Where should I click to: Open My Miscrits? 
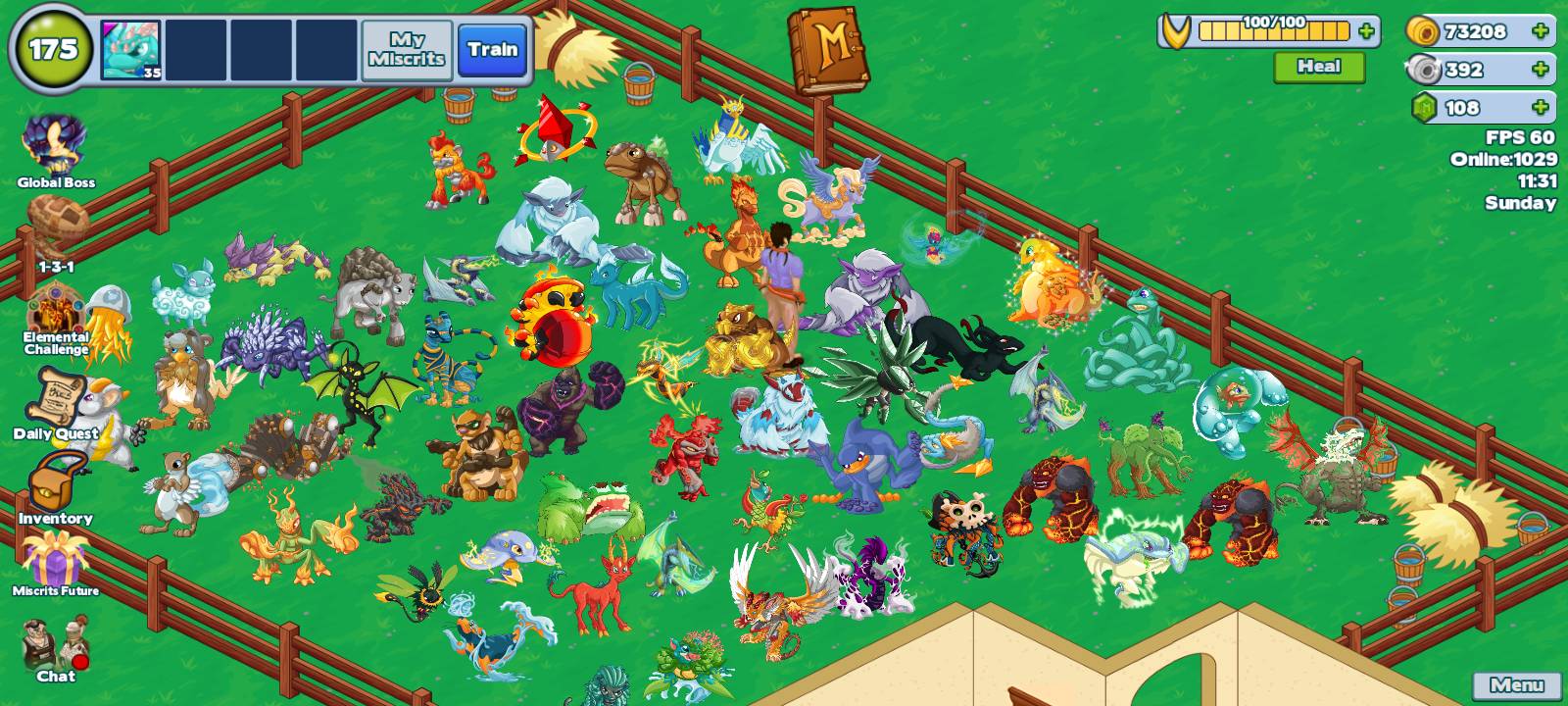point(407,48)
